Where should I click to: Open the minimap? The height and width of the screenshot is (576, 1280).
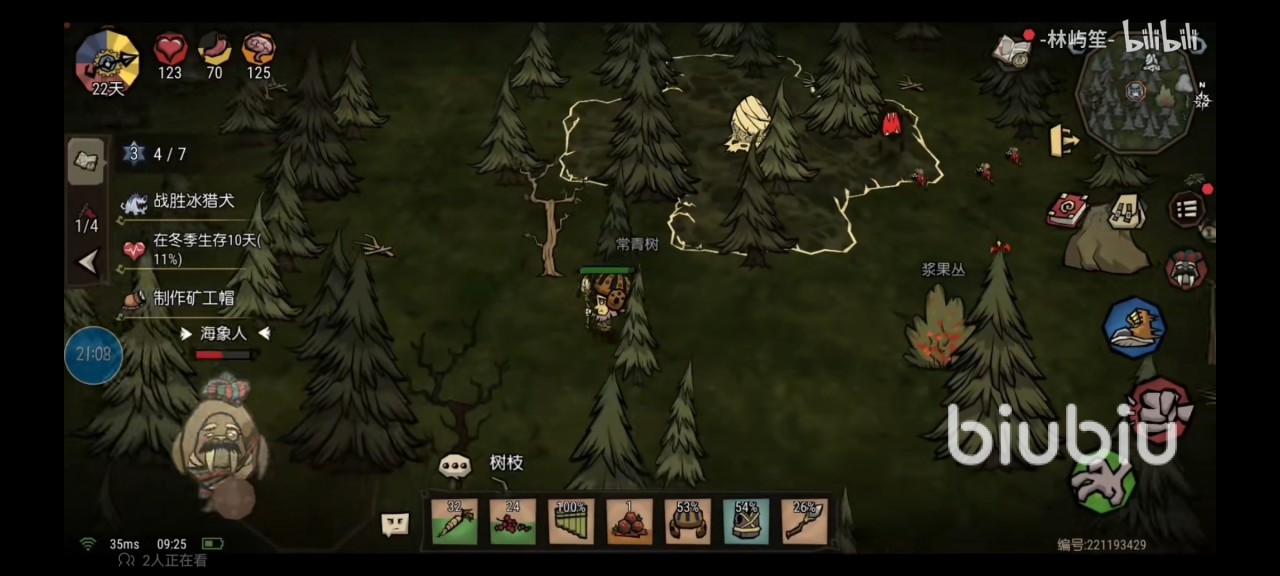(1135, 92)
